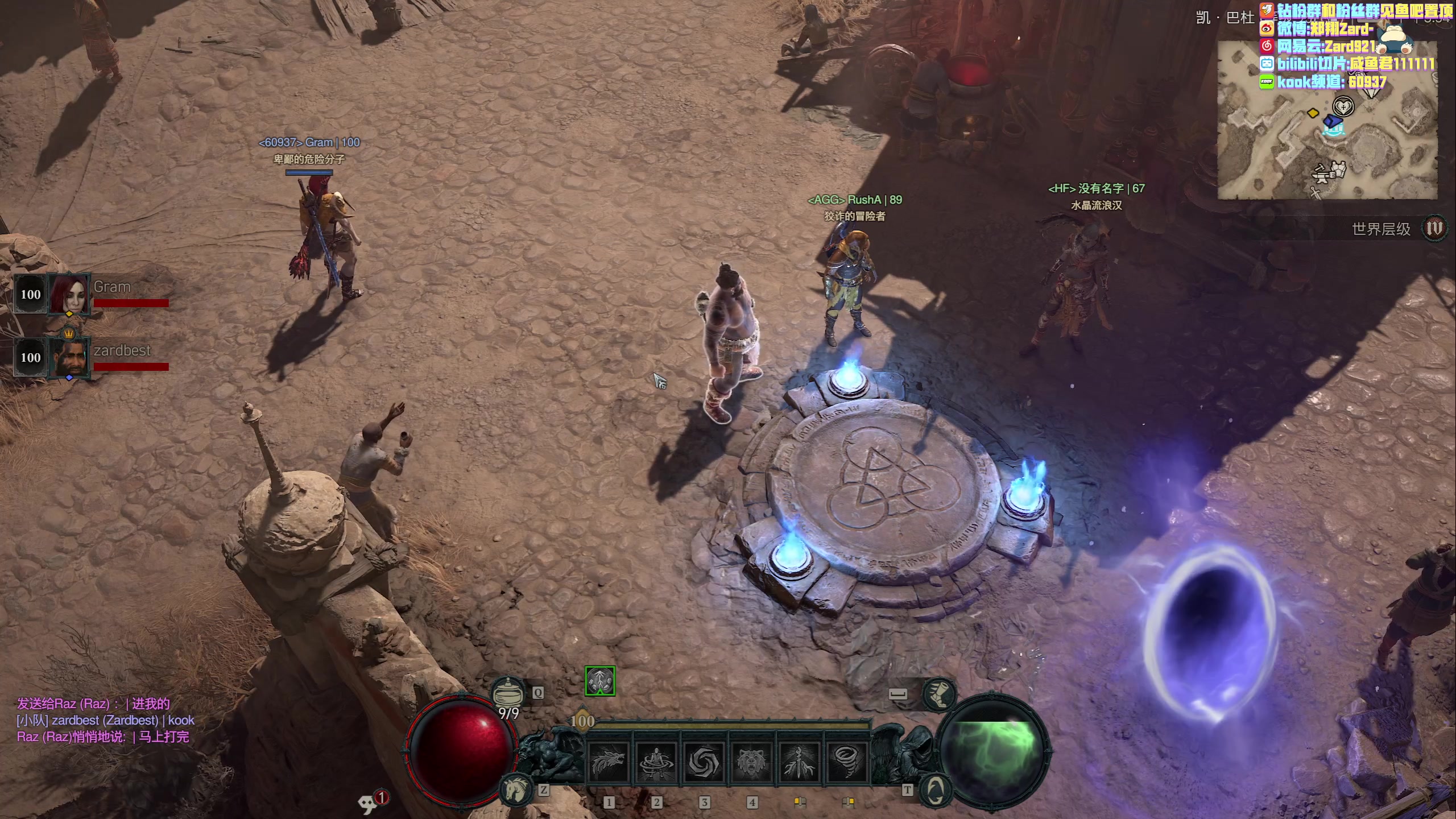The height and width of the screenshot is (819, 1456).
Task: Click the green-bordered buff icon
Action: coord(600,681)
